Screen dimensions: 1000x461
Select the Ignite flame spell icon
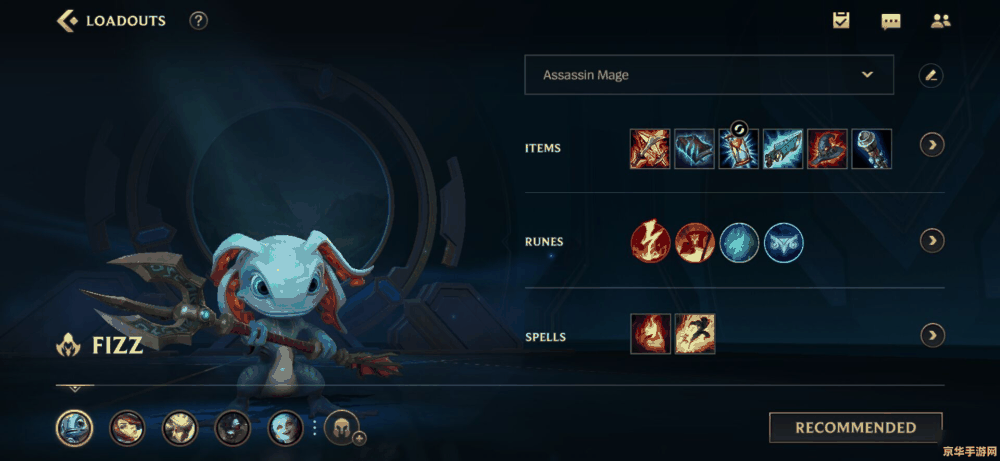pos(650,334)
